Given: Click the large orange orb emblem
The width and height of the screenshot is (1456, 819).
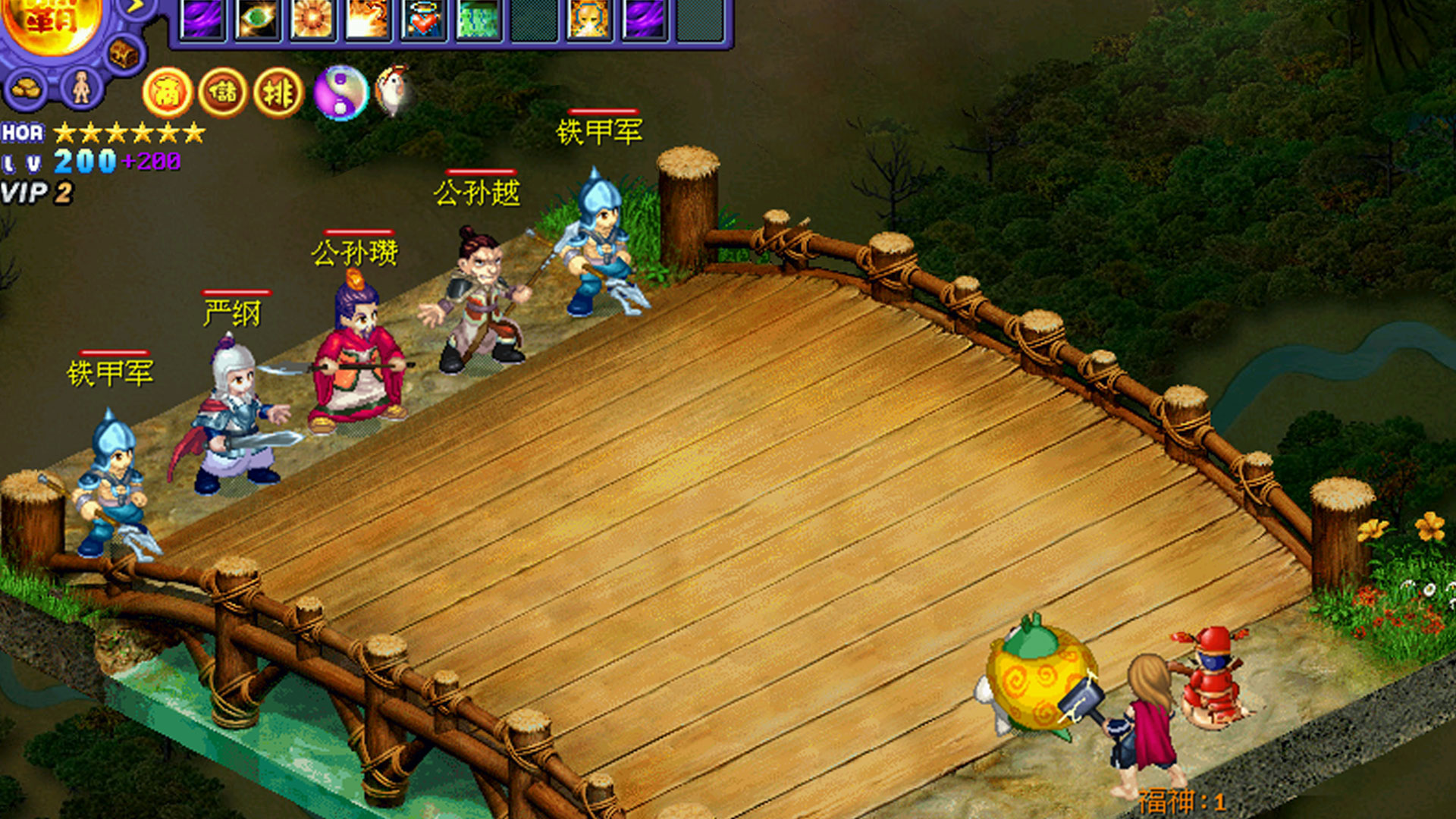Looking at the screenshot, I should pyautogui.click(x=52, y=21).
